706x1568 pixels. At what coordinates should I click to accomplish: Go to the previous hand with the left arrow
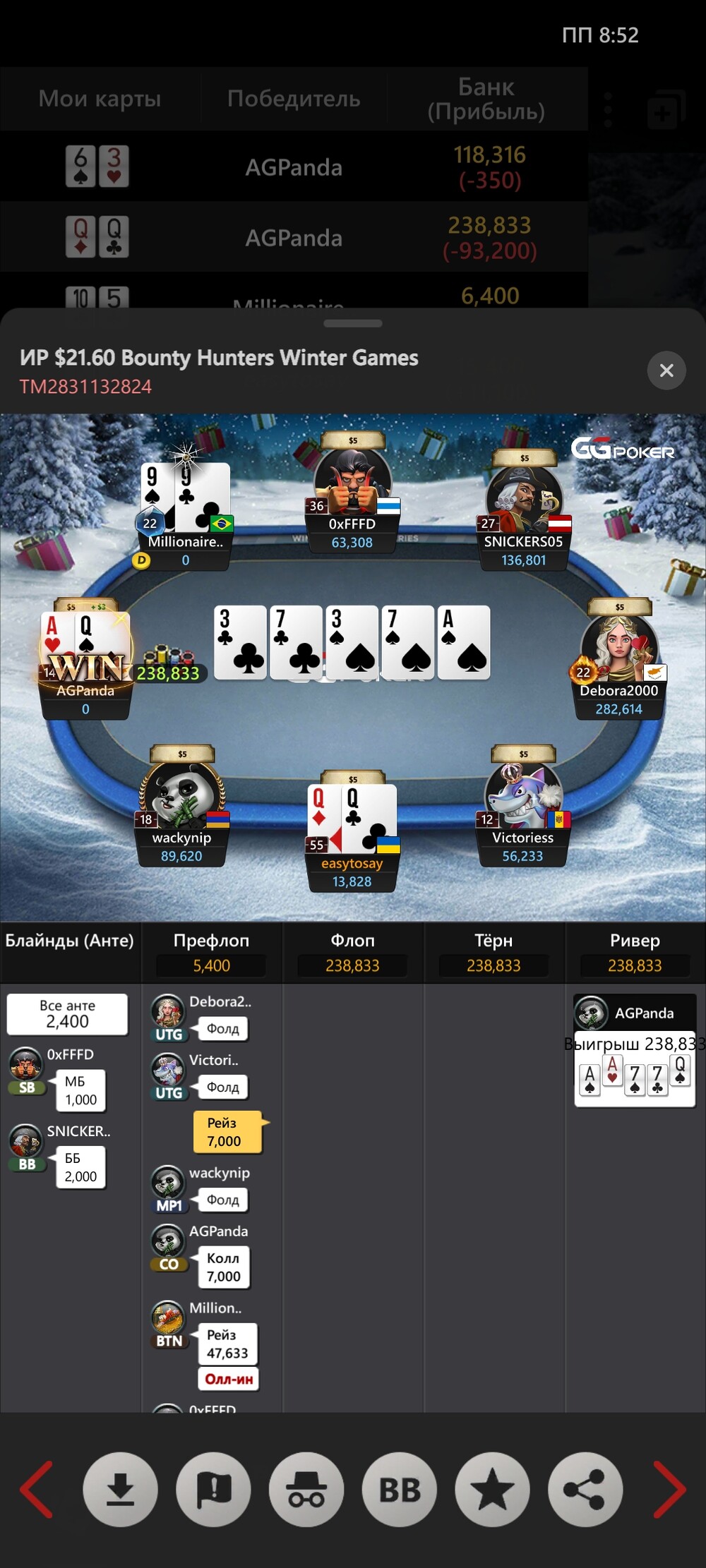(x=37, y=1489)
